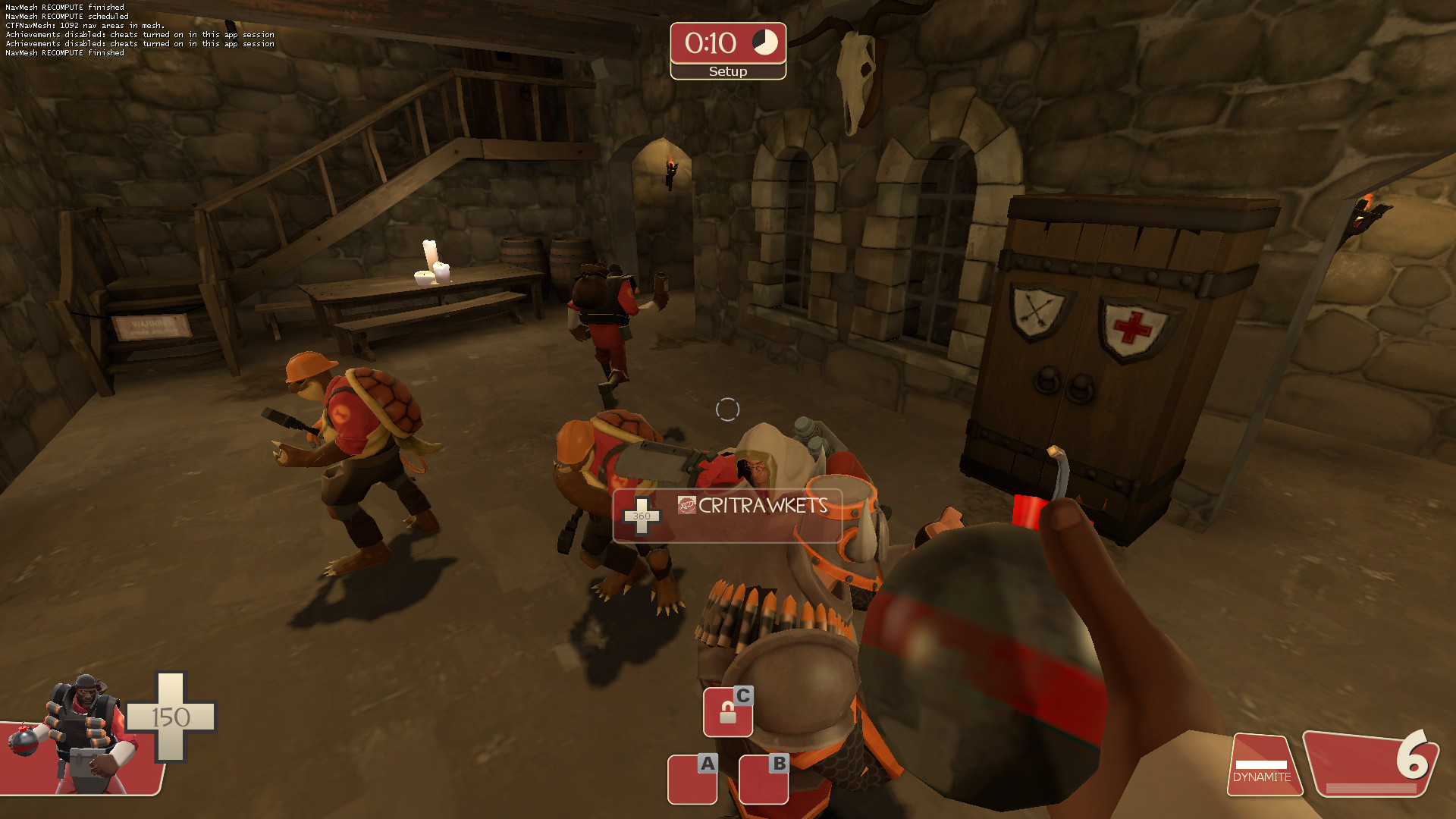This screenshot has width=1456, height=819.
Task: Click the health cross showing 360
Action: pyautogui.click(x=641, y=515)
